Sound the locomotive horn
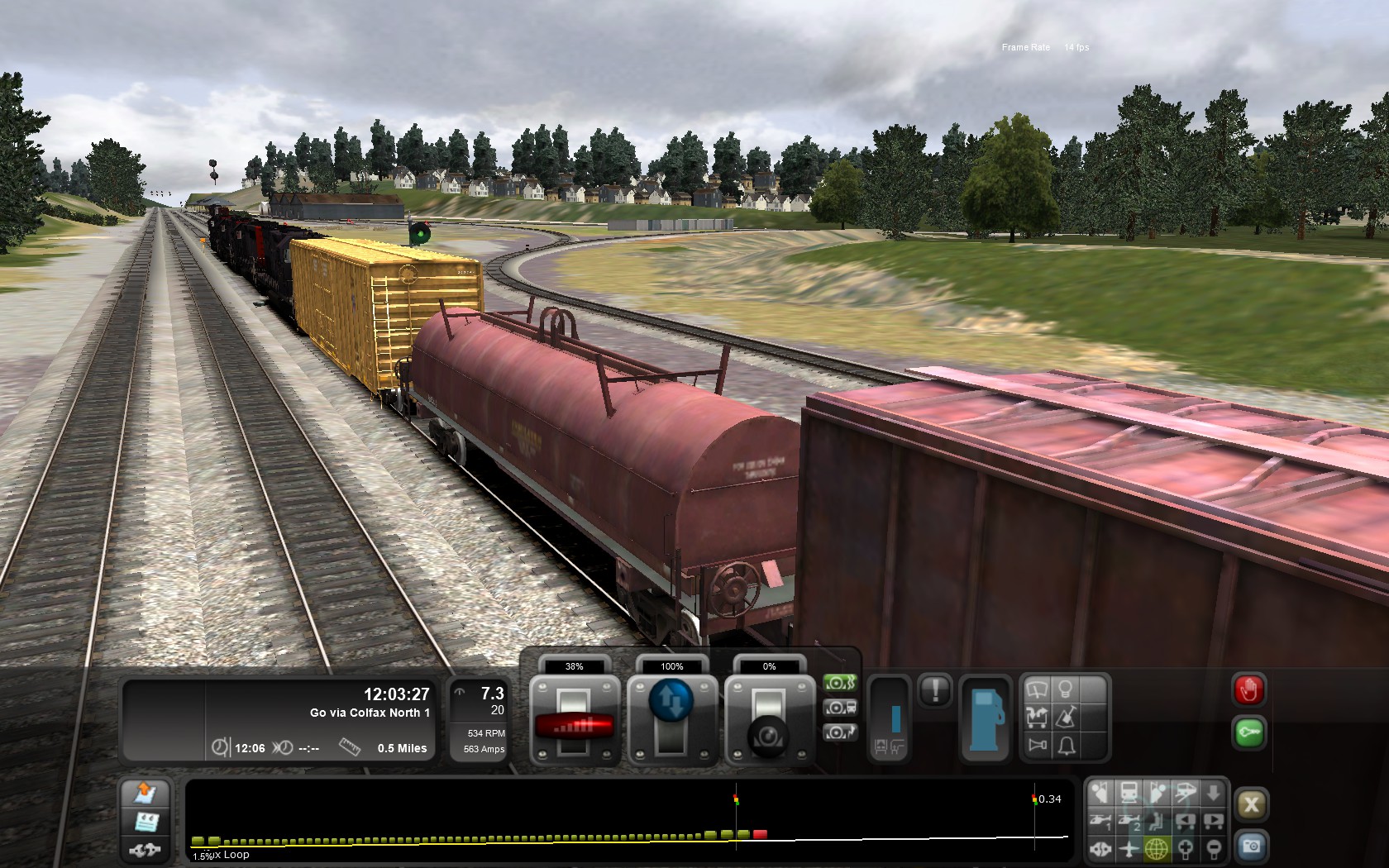 click(1037, 746)
